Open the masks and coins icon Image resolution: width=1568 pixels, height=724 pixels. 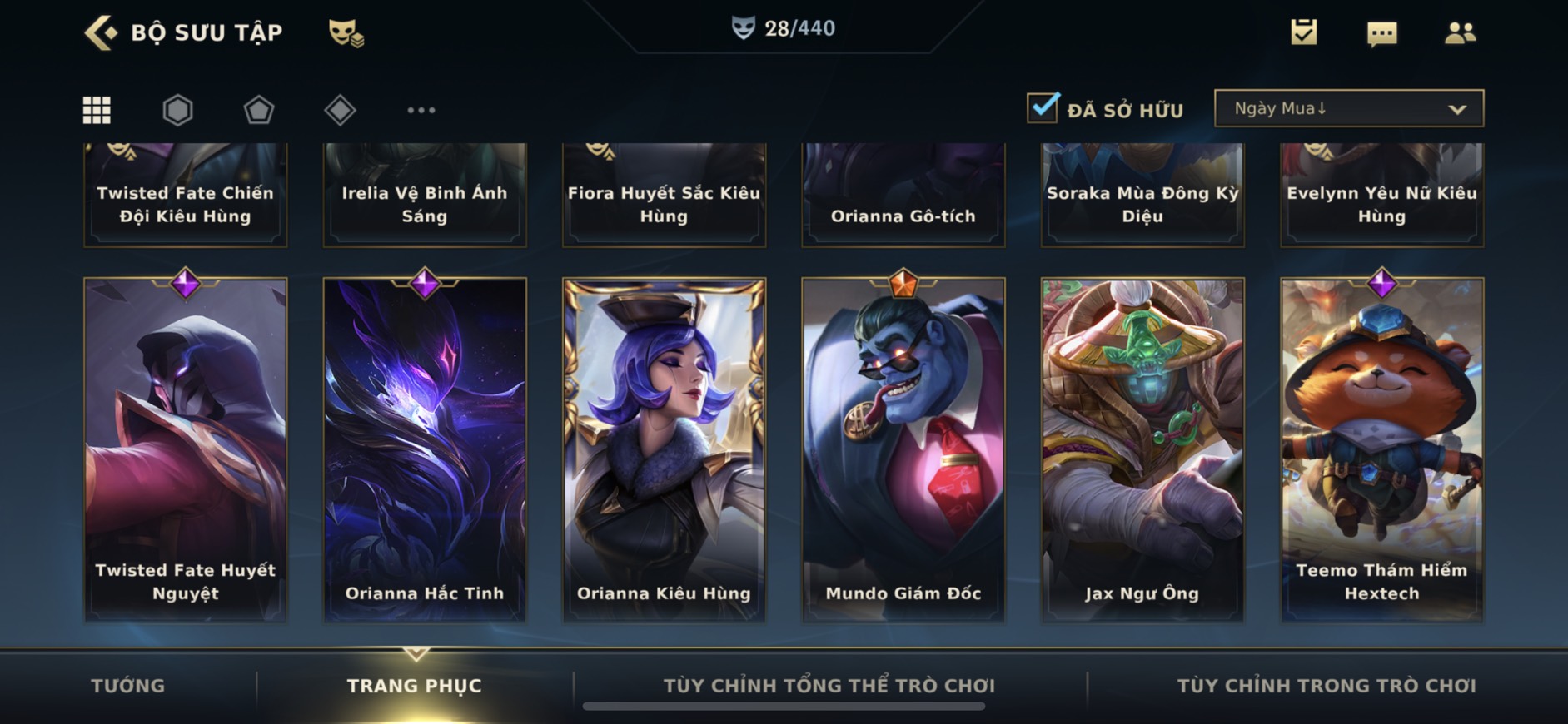(x=346, y=32)
